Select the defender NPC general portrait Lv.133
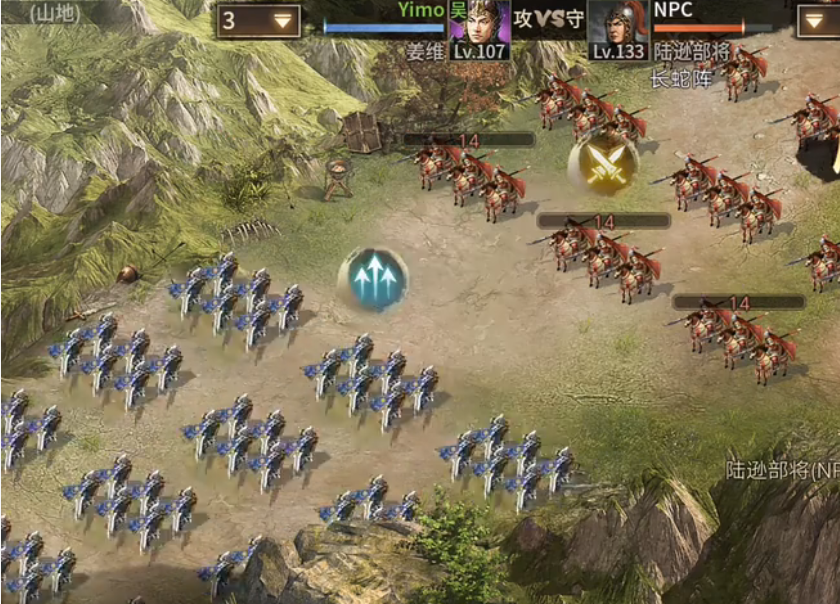 point(618,27)
